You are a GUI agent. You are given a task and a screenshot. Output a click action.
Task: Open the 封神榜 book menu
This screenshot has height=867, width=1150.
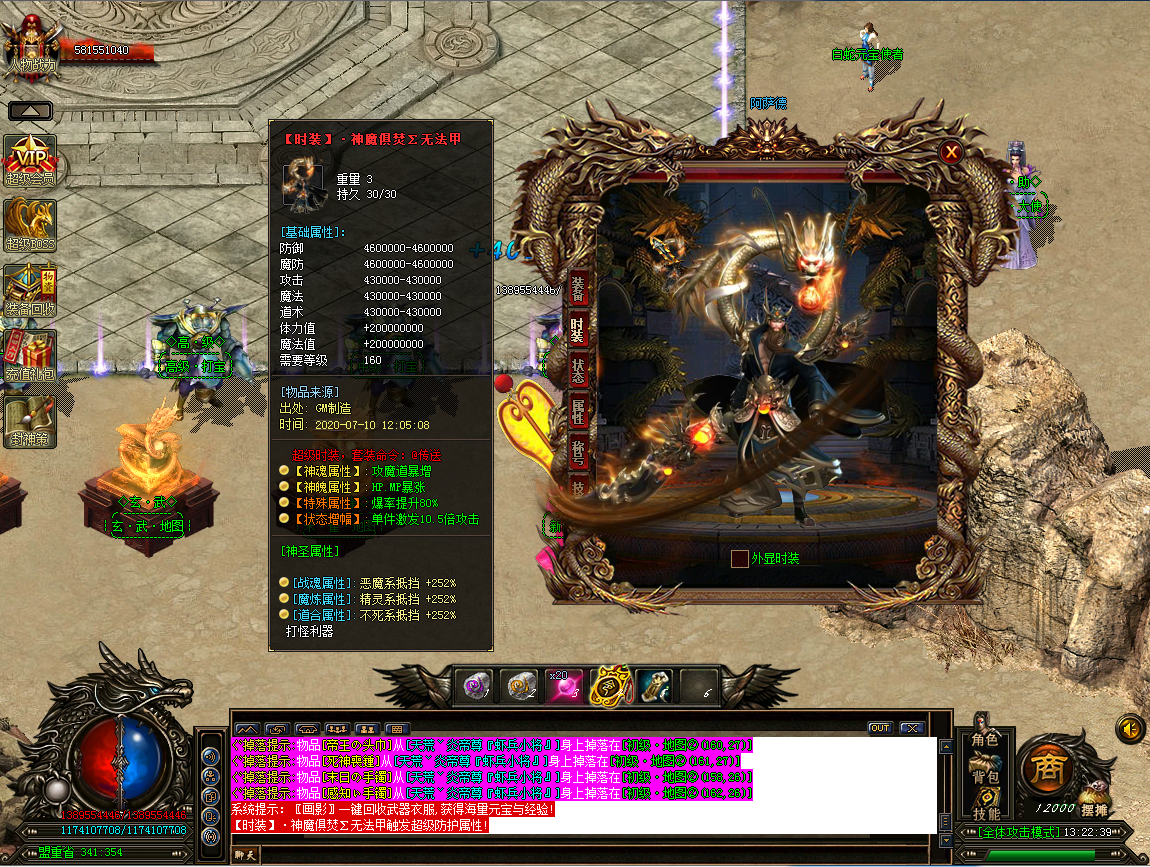(30, 420)
